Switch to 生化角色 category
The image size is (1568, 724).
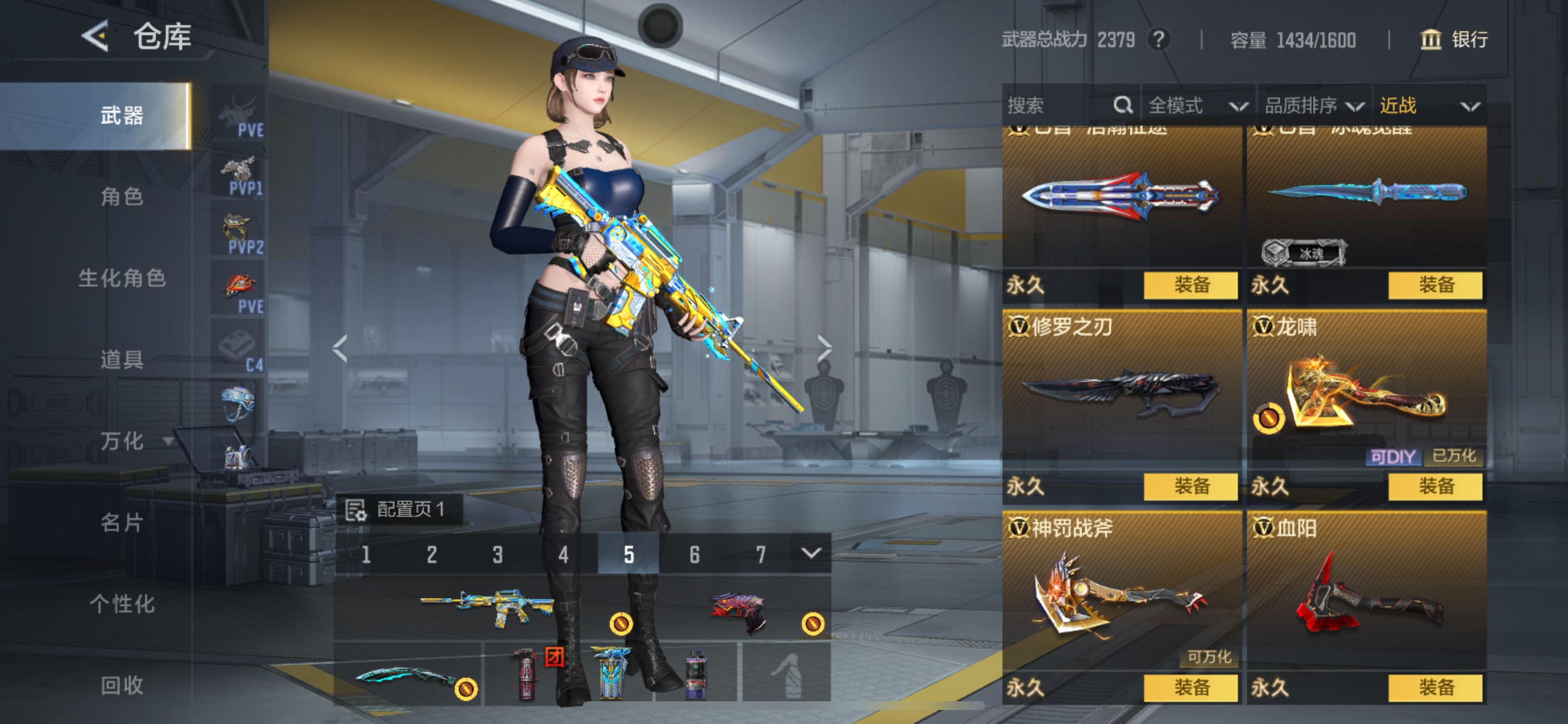122,278
